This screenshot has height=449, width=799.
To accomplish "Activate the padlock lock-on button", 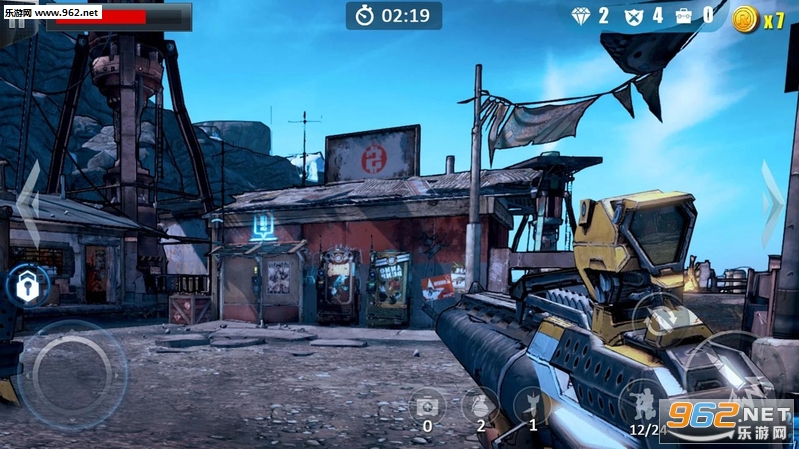I will pyautogui.click(x=24, y=286).
